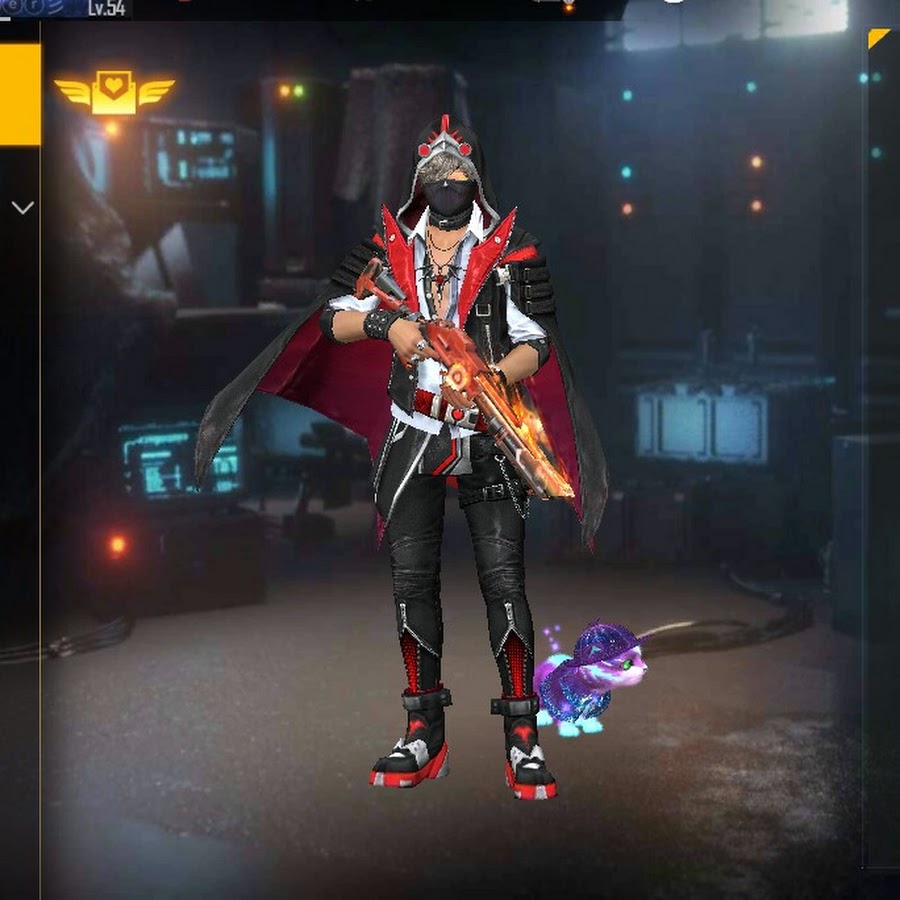900x900 pixels.
Task: Open the winged heart envelope icon
Action: click(x=114, y=93)
